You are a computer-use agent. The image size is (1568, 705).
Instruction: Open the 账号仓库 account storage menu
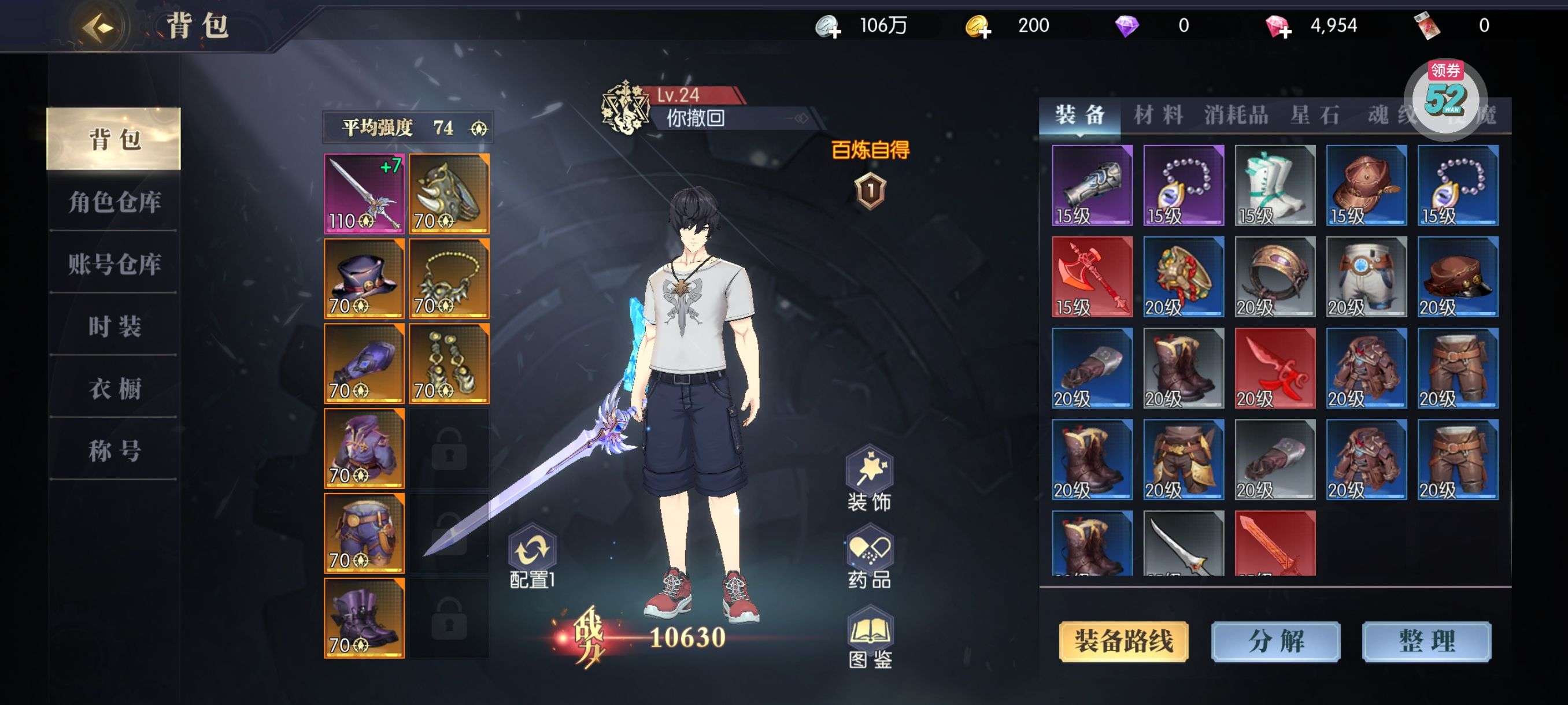click(x=114, y=264)
